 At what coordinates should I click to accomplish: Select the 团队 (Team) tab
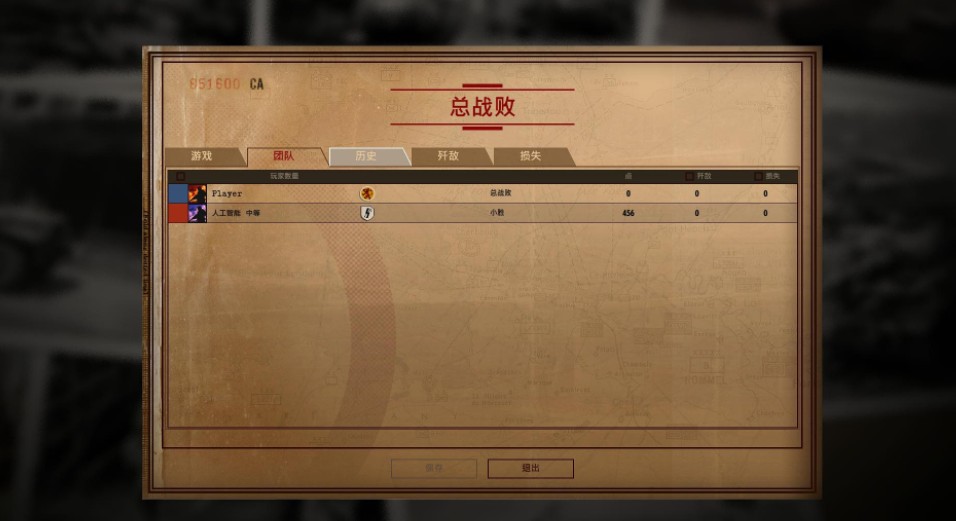click(x=284, y=156)
